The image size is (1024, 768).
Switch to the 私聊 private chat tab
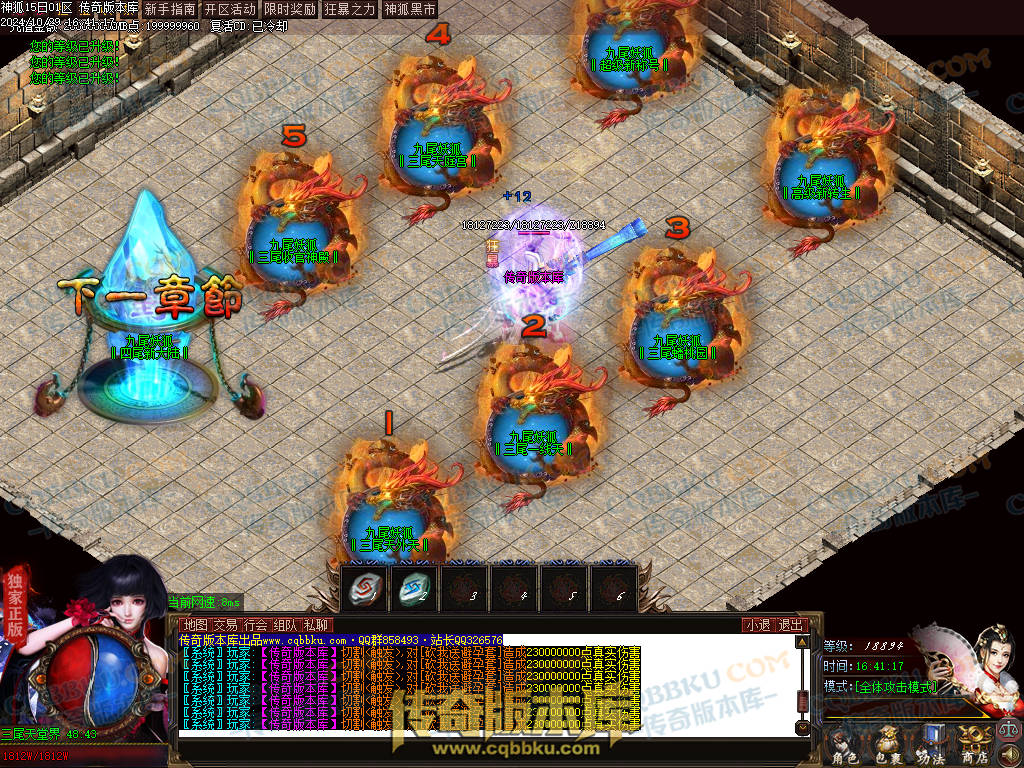316,625
